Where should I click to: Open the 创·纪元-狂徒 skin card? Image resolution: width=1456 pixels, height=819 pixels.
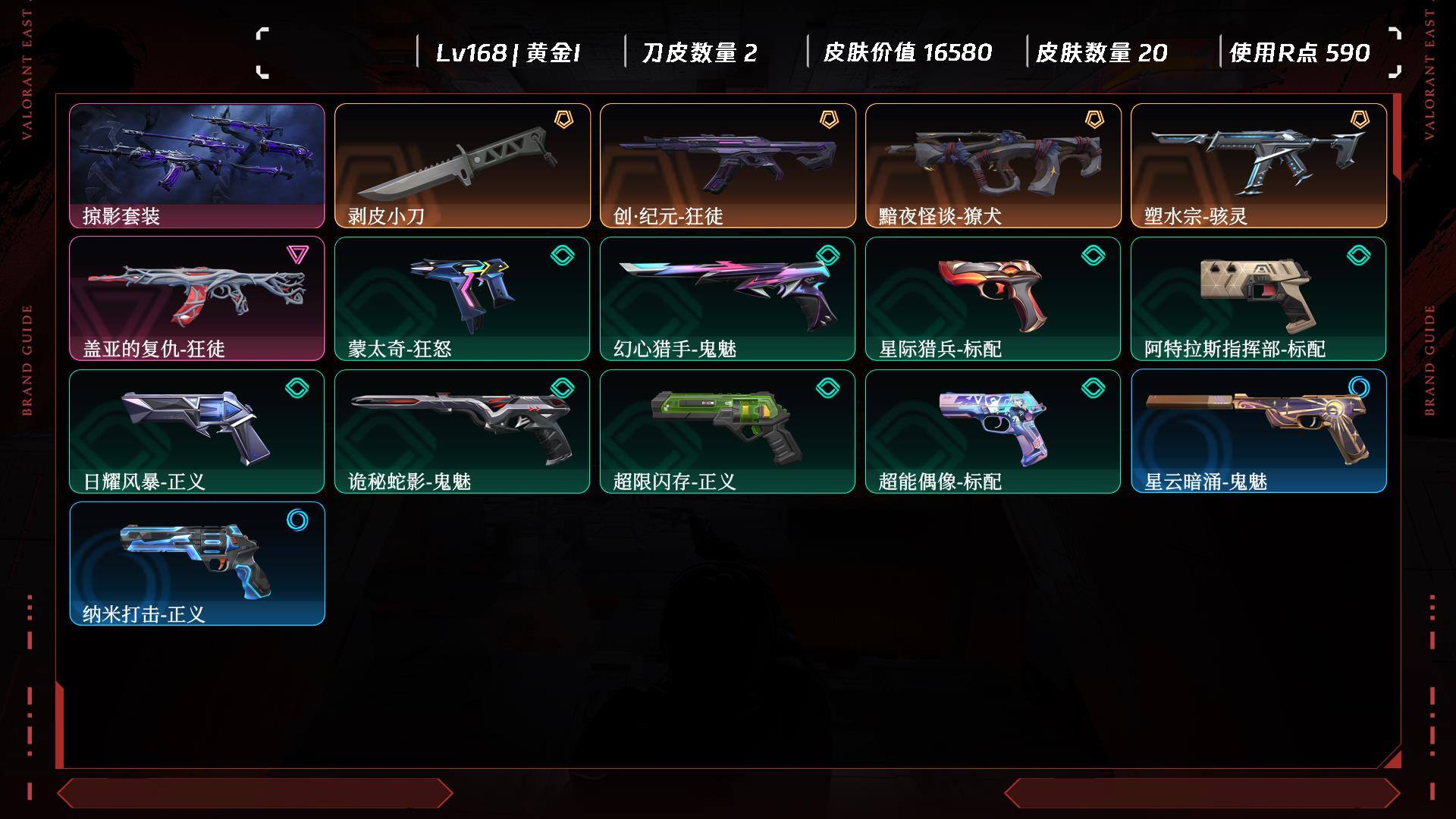click(728, 165)
